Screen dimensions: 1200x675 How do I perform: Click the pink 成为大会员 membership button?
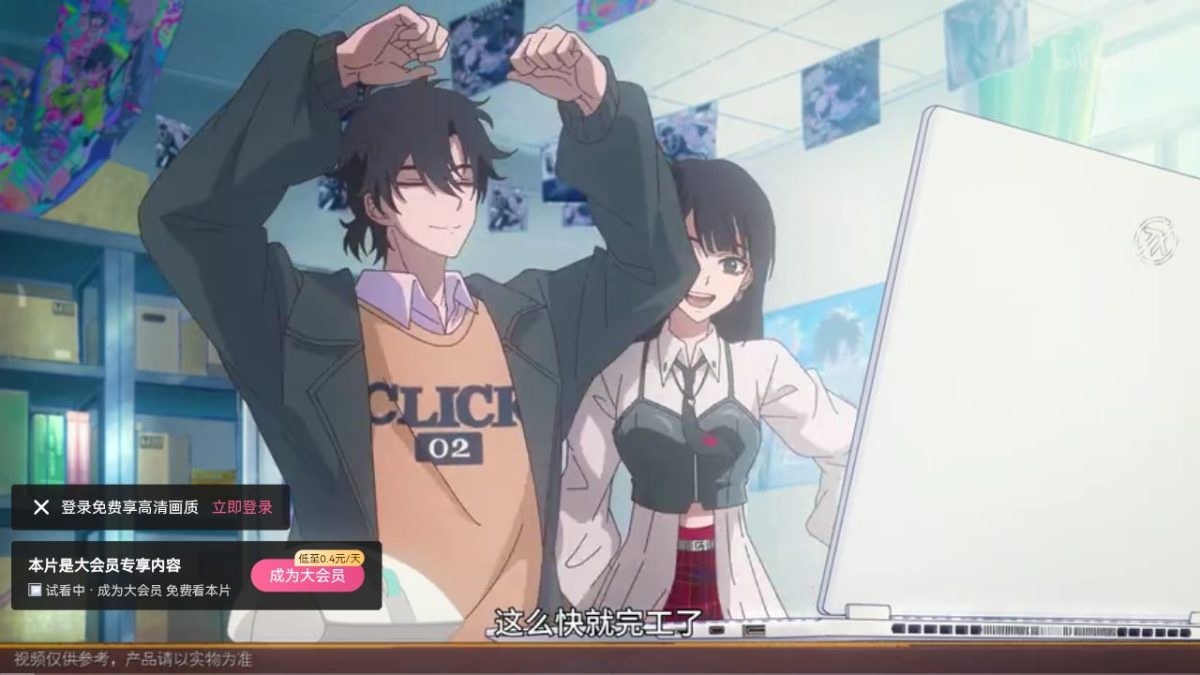[x=306, y=576]
